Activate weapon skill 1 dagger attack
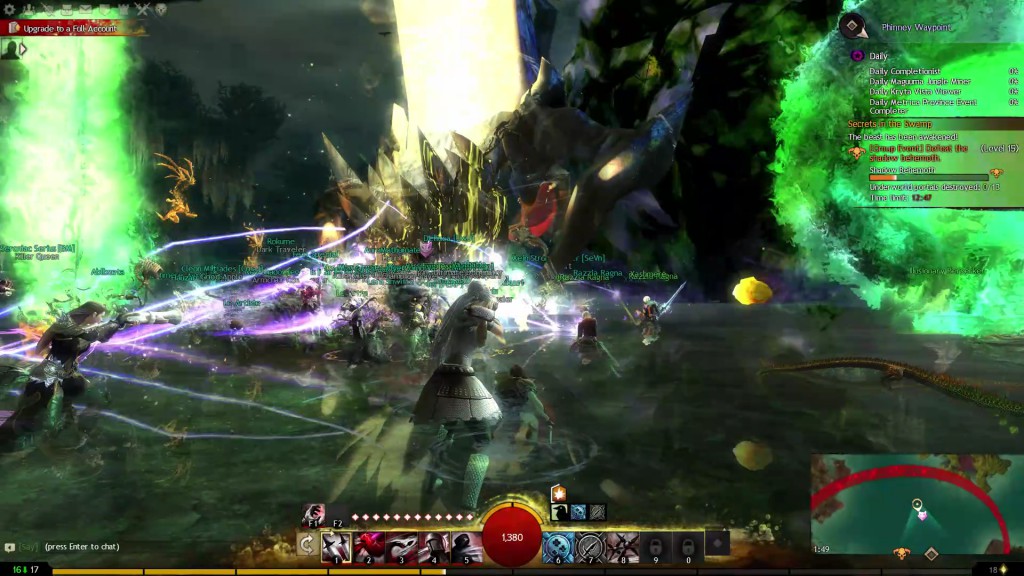 (336, 547)
